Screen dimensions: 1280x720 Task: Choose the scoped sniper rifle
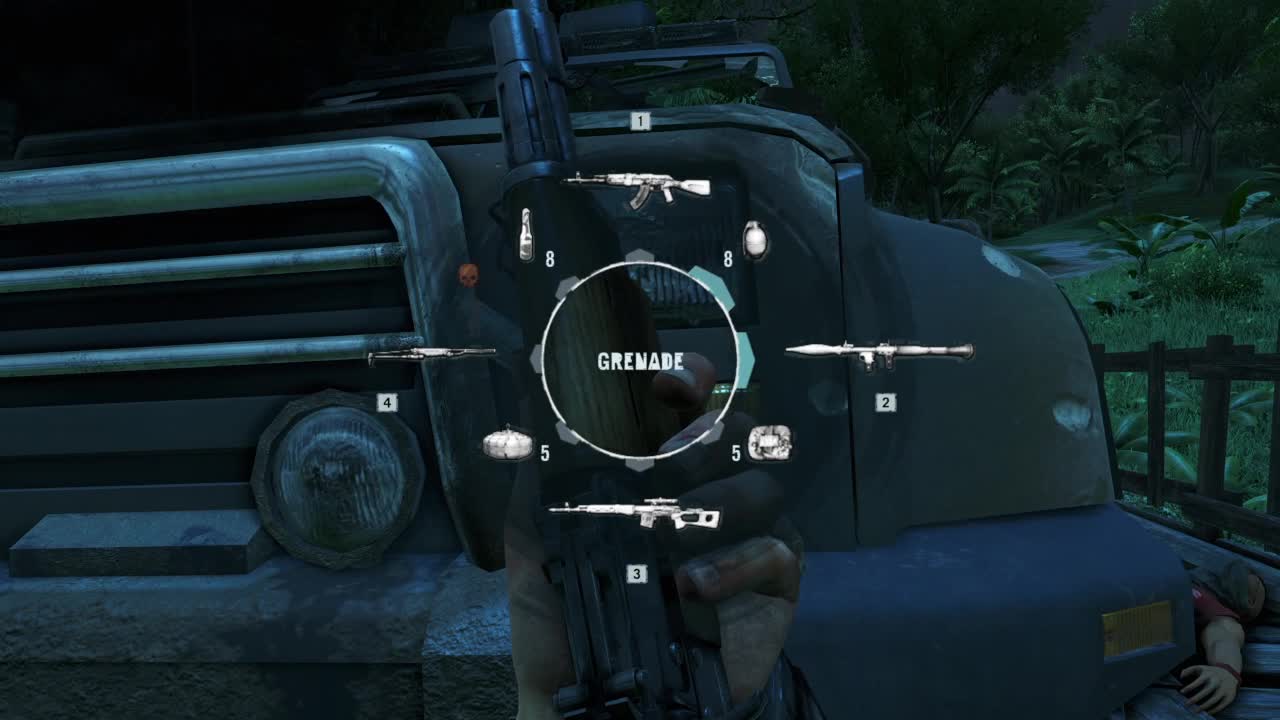(x=634, y=513)
